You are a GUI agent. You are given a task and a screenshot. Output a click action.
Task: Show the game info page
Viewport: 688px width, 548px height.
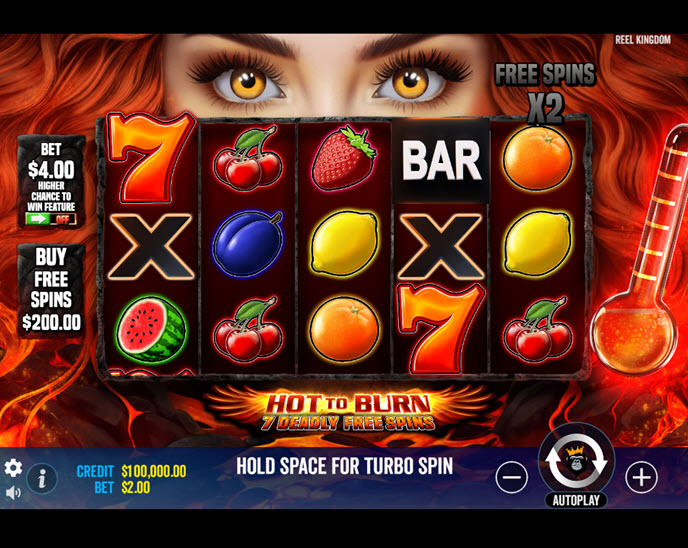coord(41,478)
